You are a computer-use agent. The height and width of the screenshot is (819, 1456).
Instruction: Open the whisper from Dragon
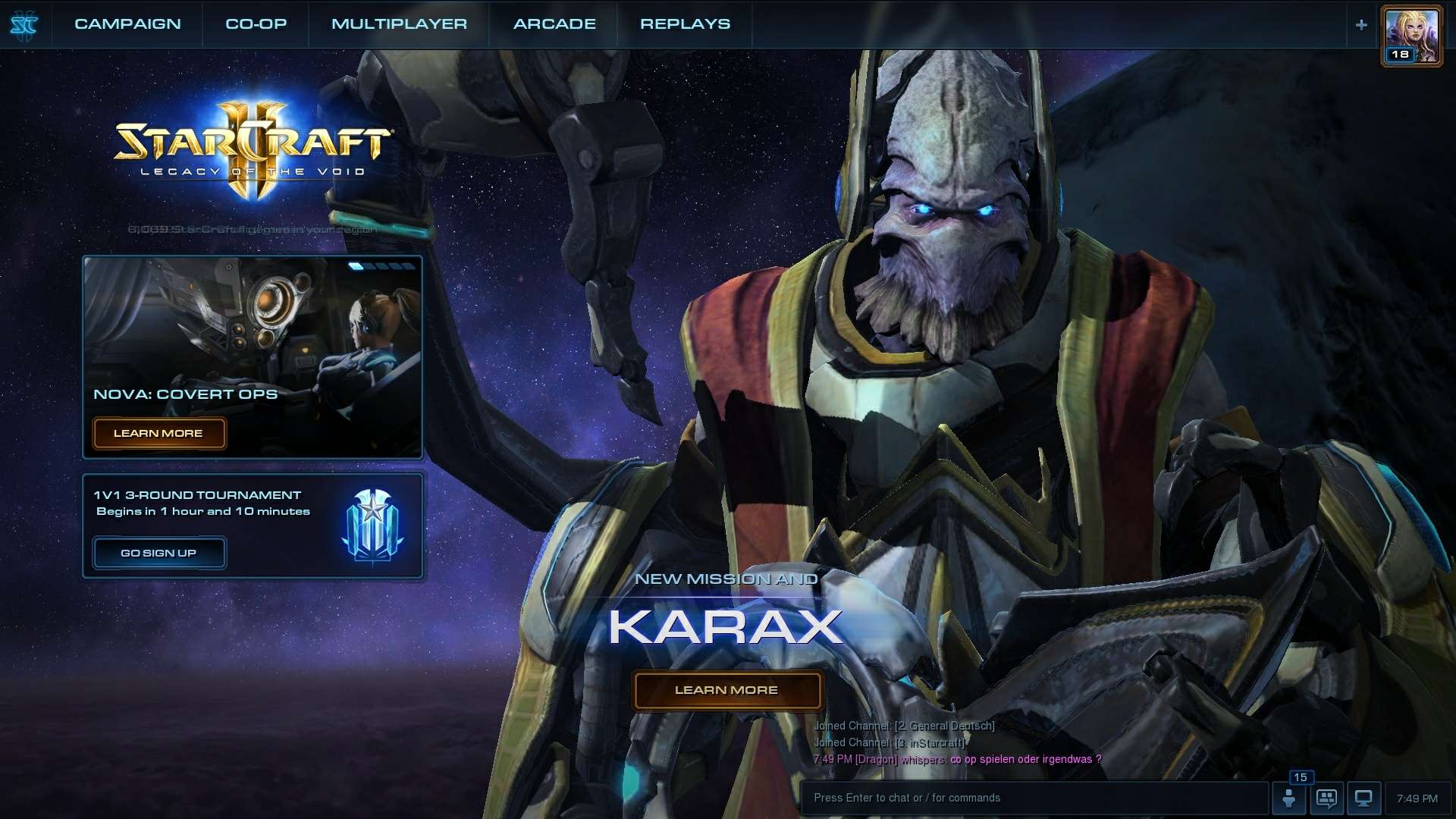(x=955, y=759)
